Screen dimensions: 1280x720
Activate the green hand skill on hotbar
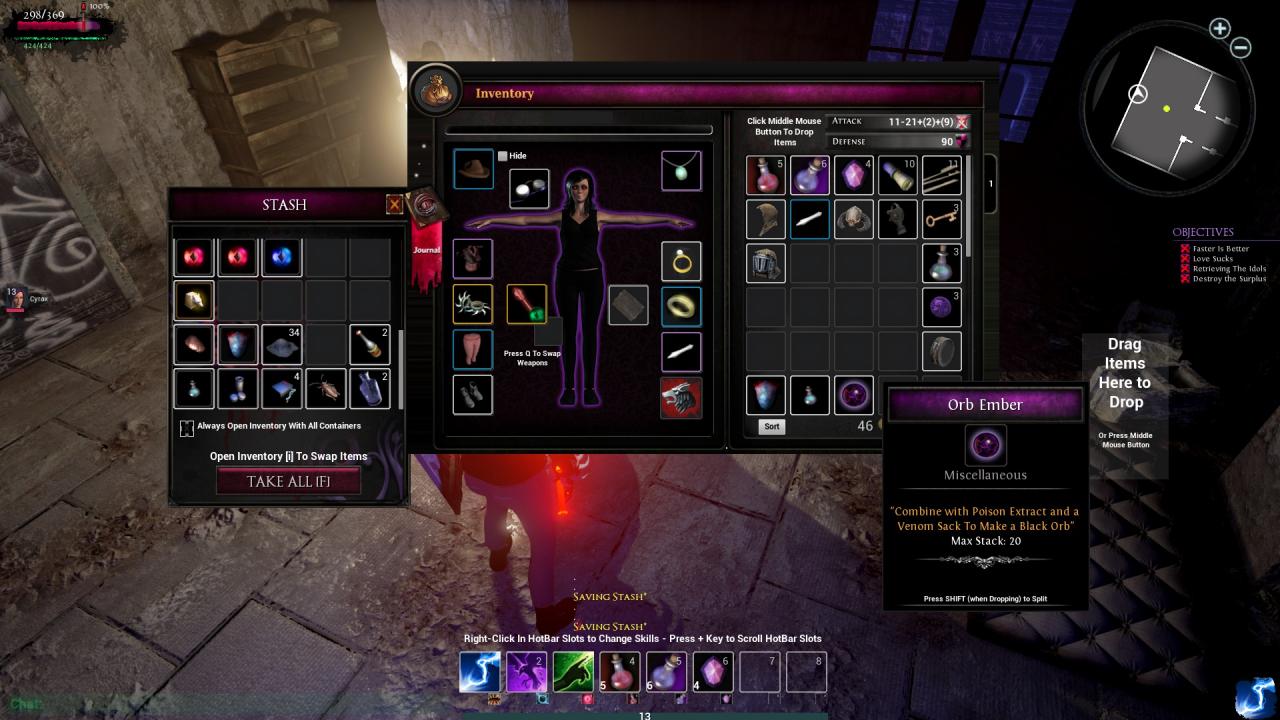click(x=572, y=672)
